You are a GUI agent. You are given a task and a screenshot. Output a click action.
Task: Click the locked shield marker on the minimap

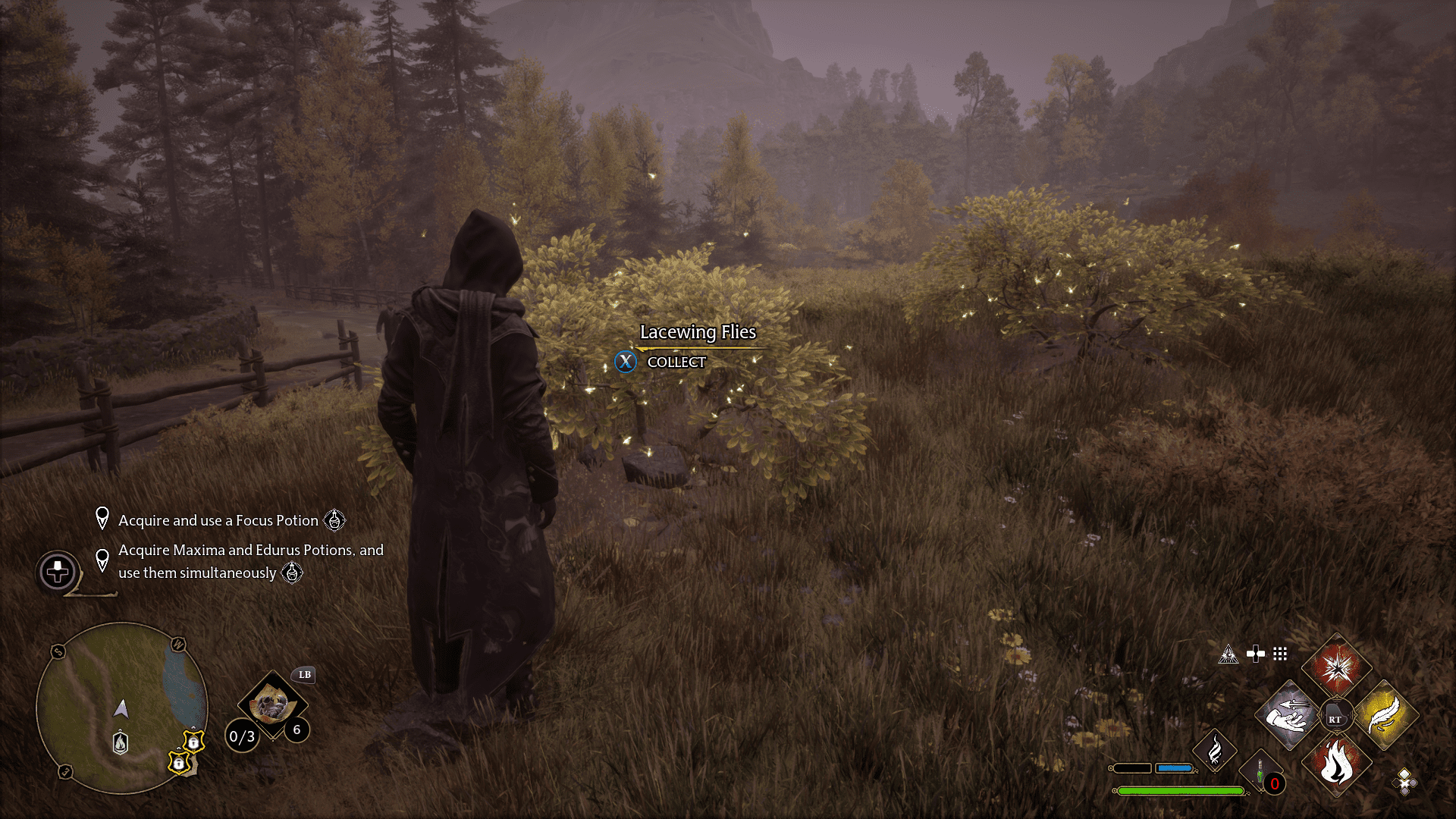193,743
